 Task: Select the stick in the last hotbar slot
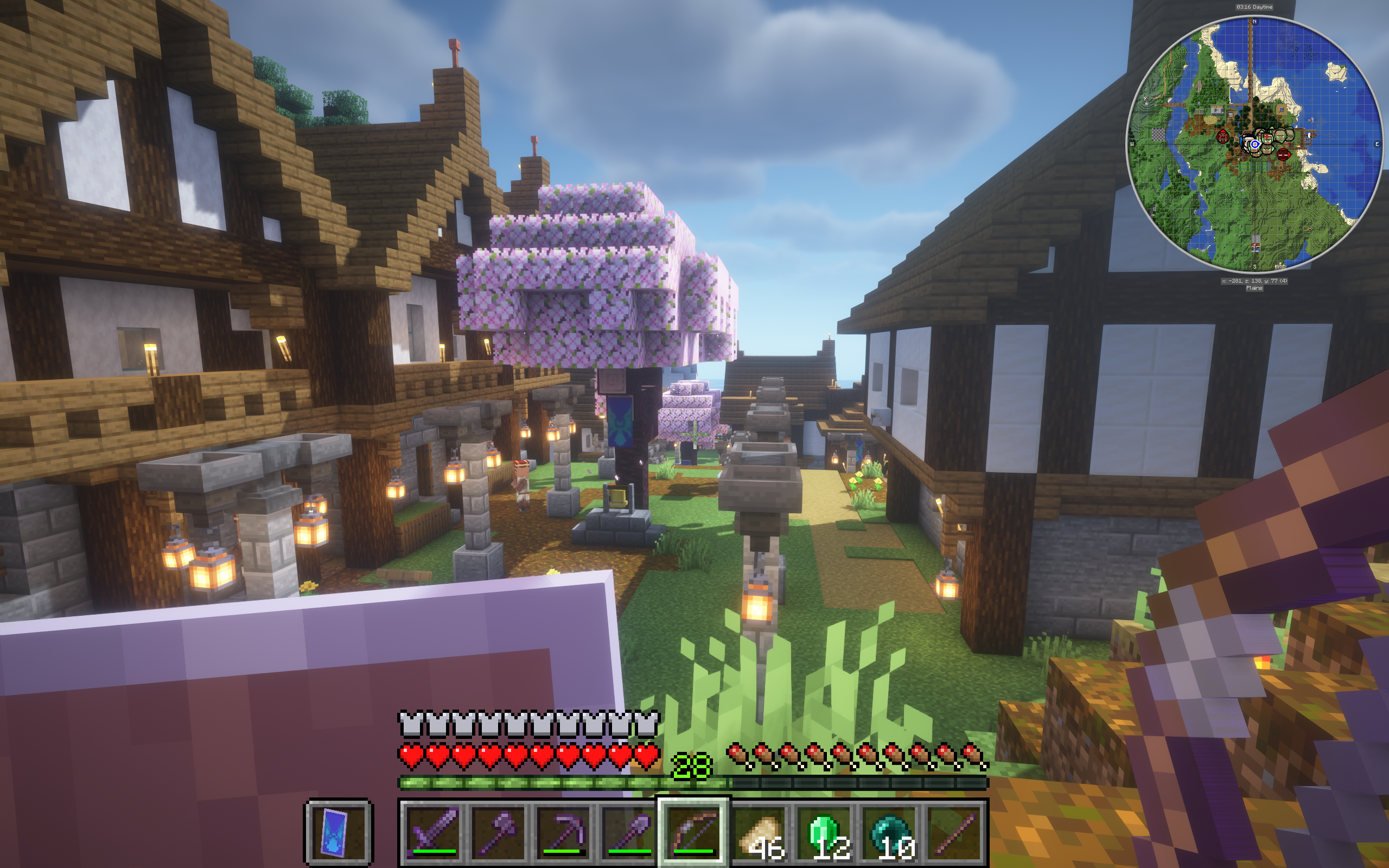coord(953,831)
